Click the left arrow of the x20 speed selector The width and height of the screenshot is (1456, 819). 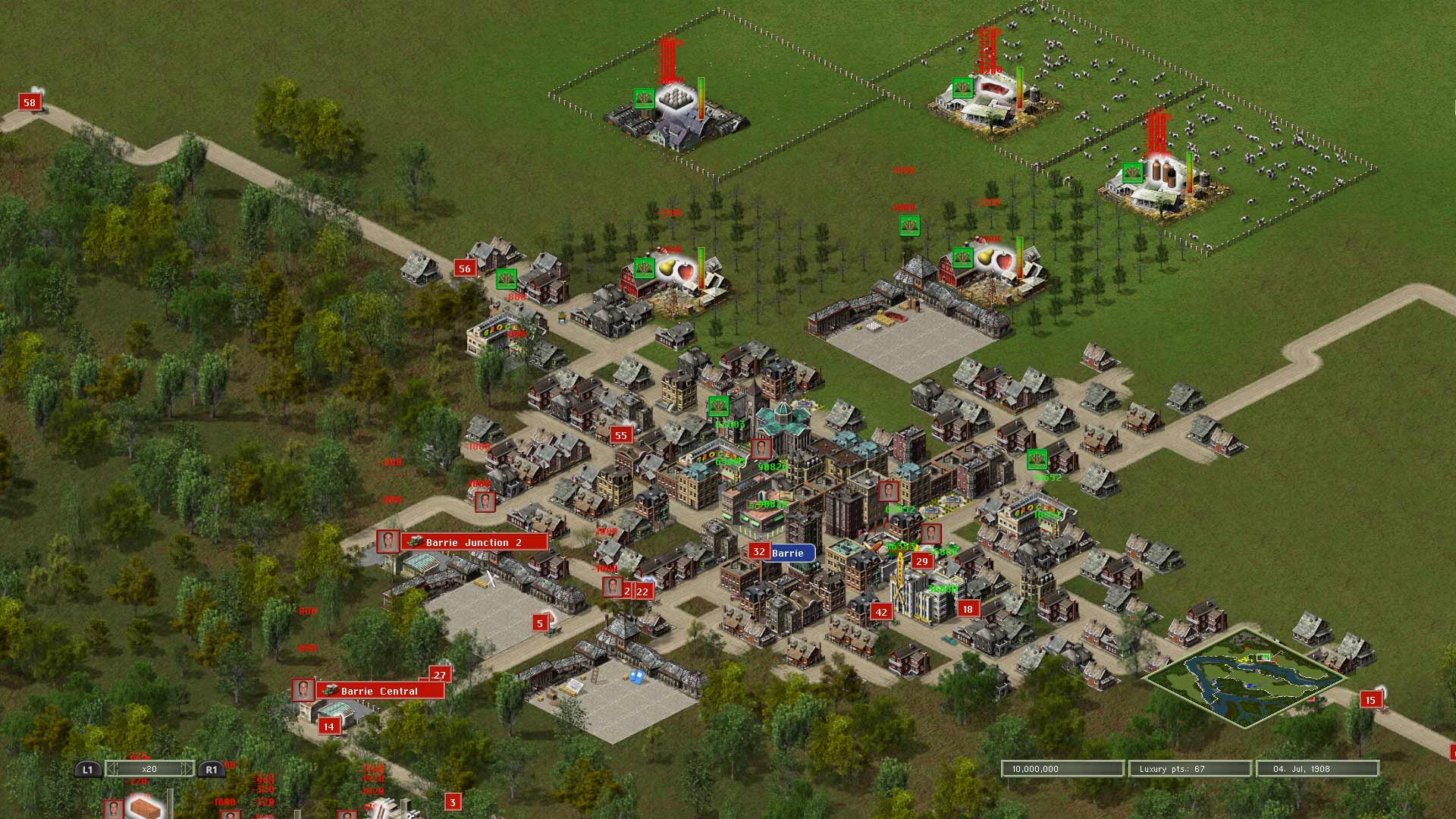(x=112, y=768)
